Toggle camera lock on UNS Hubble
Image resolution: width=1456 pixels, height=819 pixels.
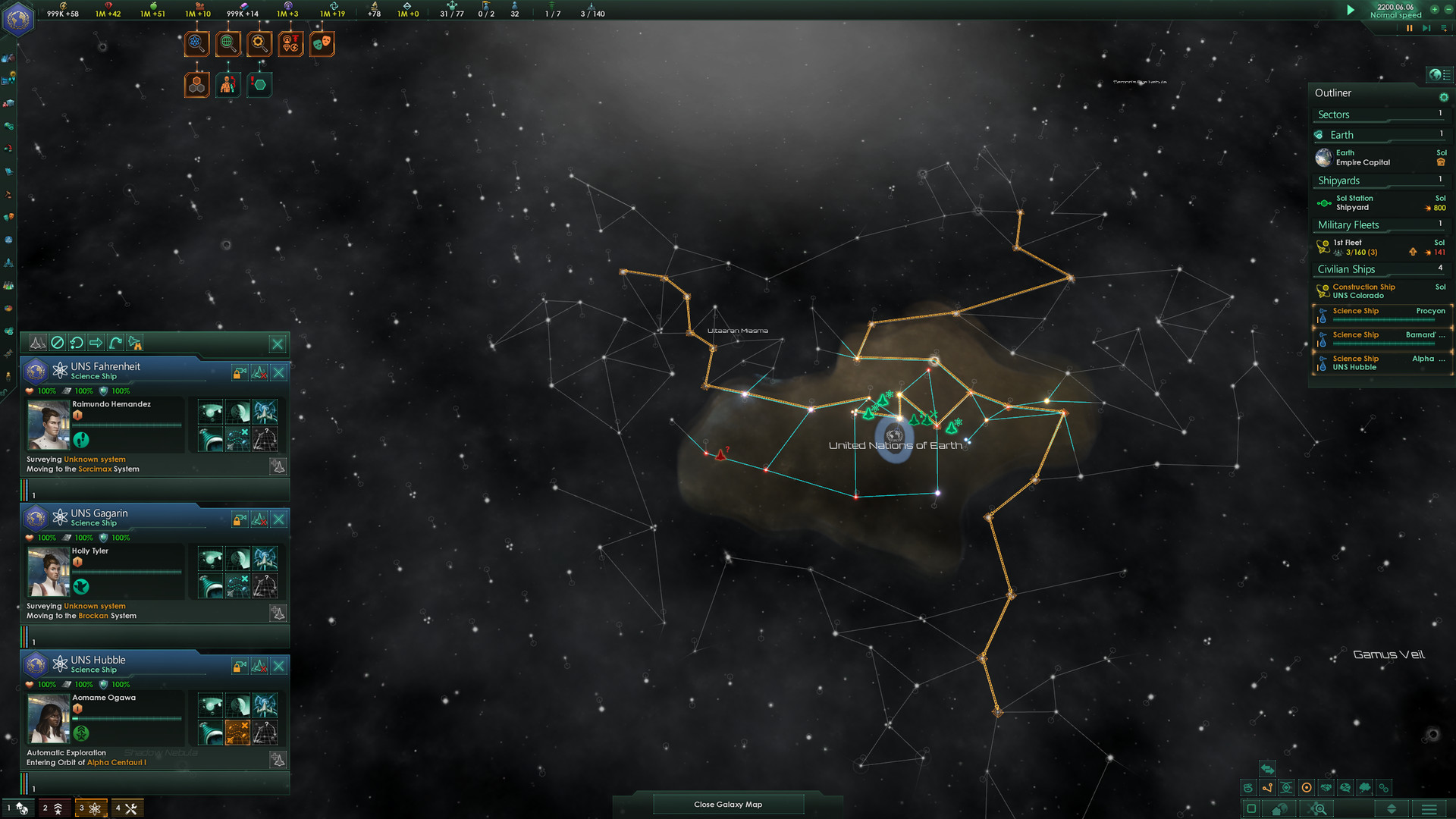[x=239, y=667]
